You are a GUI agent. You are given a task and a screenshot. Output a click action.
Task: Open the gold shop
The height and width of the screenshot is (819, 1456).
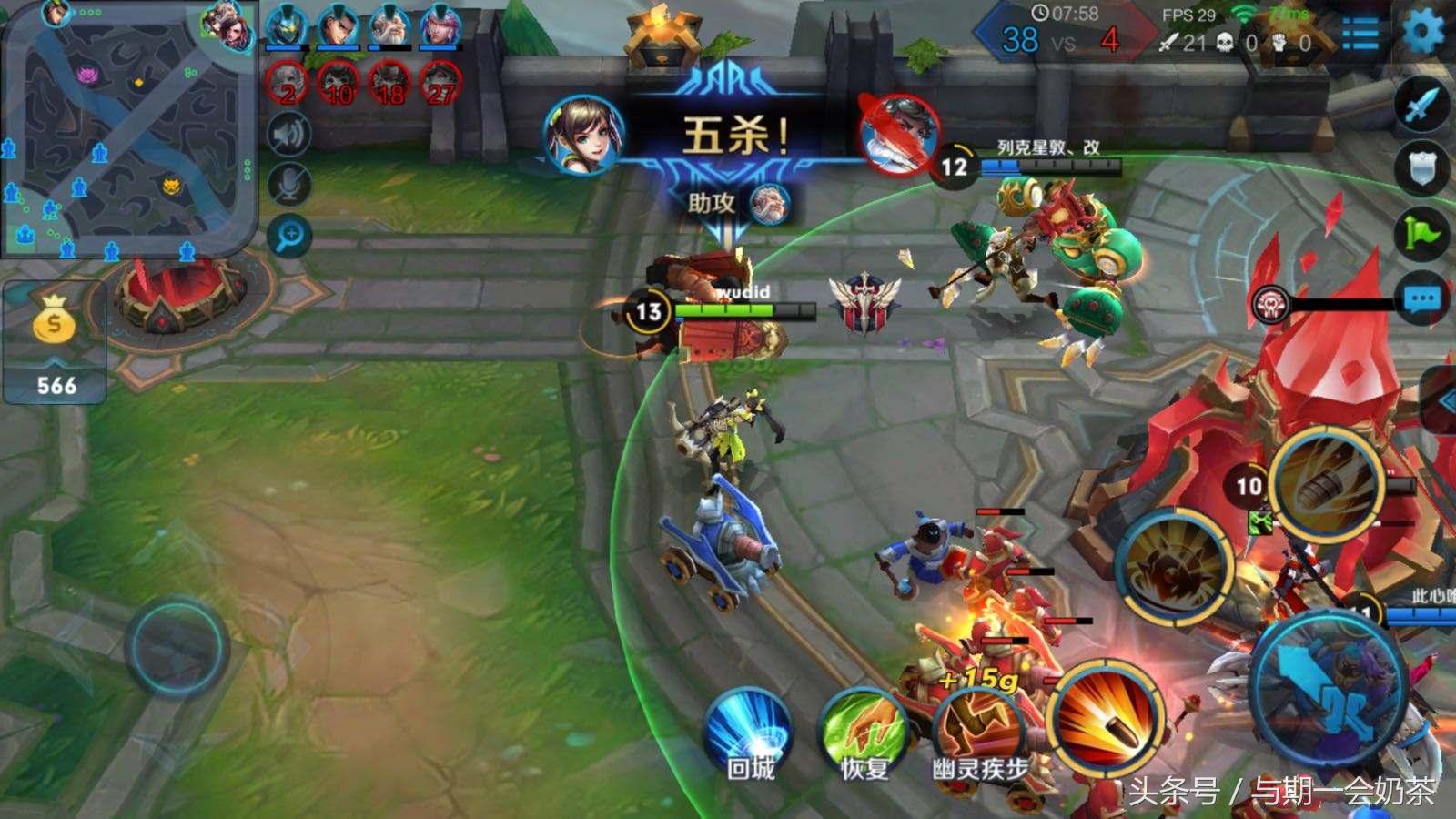pos(55,341)
